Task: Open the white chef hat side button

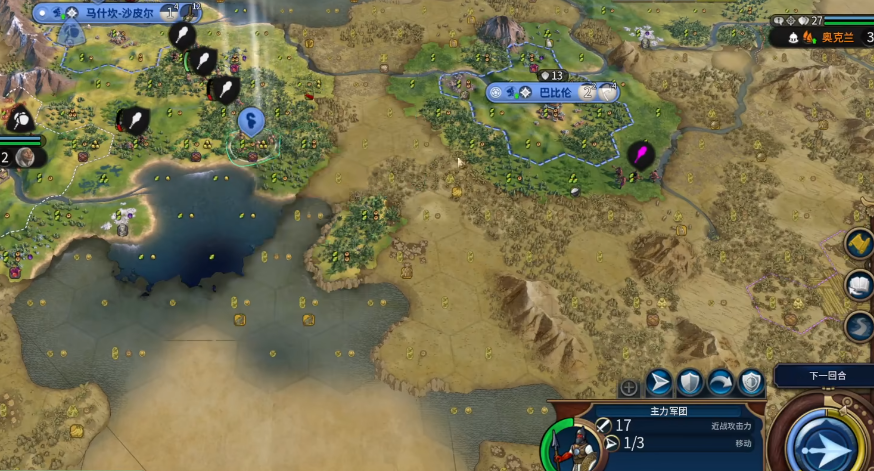Action: [859, 285]
